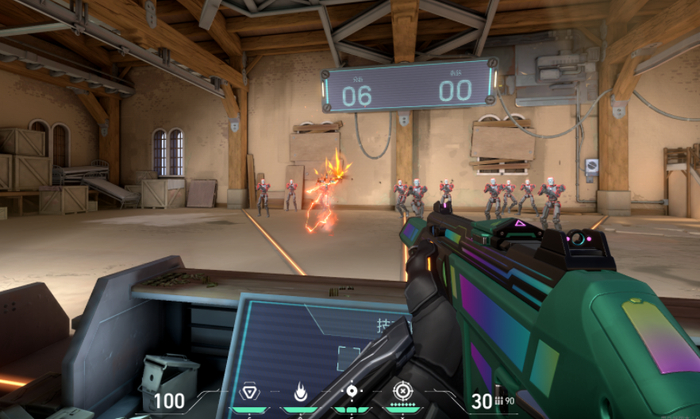Select the crosshair dot ability icon
700x419 pixels.
pyautogui.click(x=351, y=391)
